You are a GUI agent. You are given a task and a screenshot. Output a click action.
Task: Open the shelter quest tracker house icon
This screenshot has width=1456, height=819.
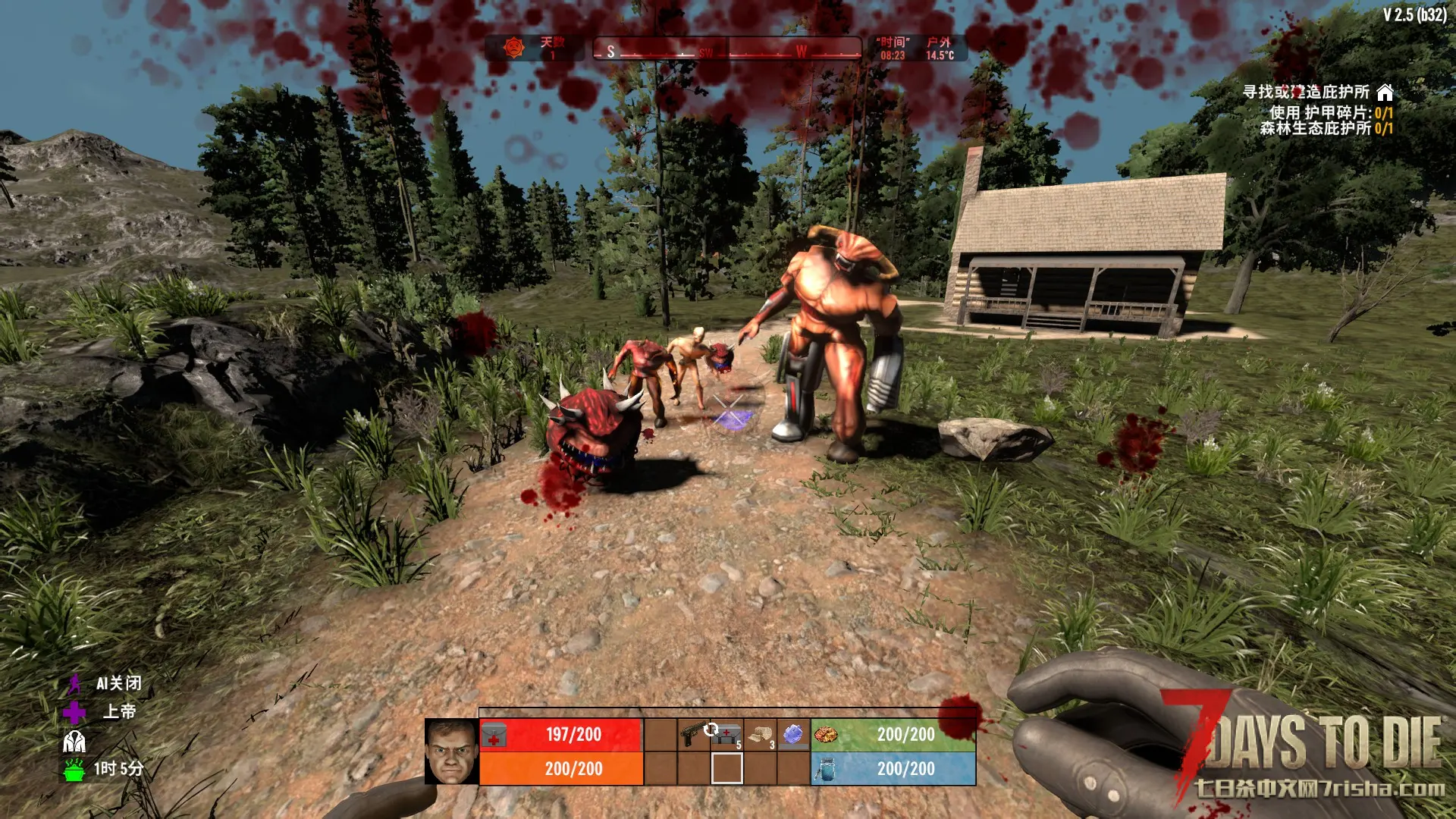tap(1385, 93)
